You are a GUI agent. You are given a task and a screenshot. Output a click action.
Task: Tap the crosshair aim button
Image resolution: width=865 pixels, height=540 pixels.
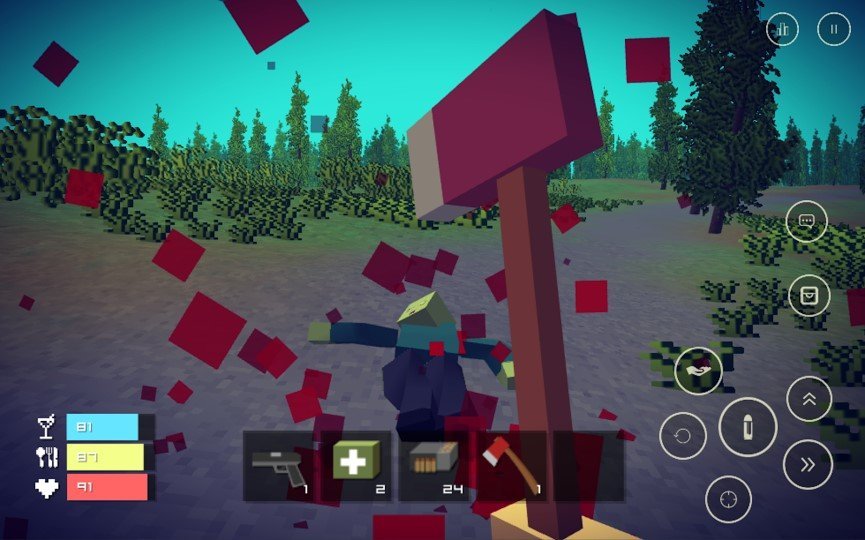(x=728, y=499)
